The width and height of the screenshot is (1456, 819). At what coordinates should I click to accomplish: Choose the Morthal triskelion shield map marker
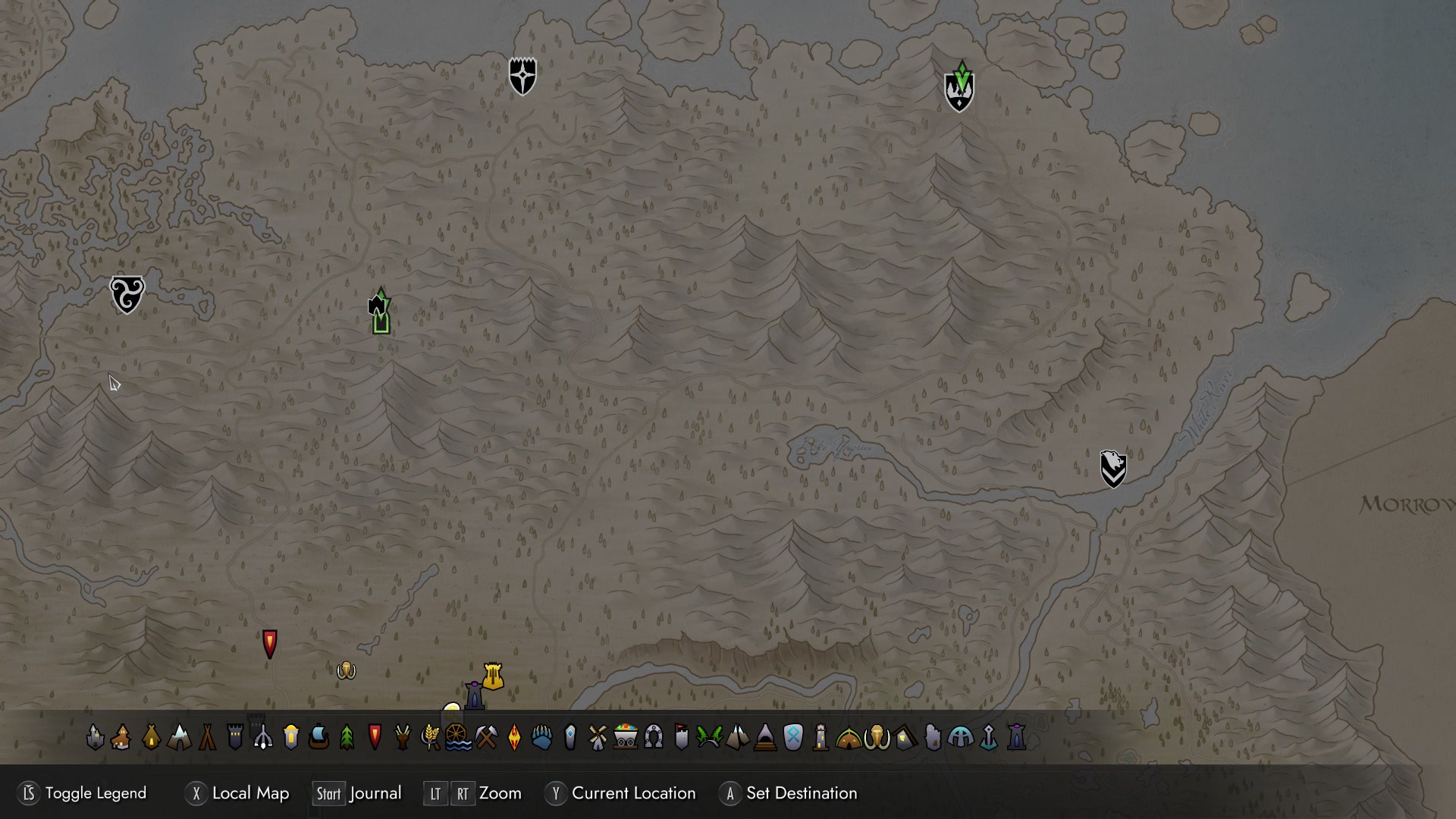tap(127, 294)
